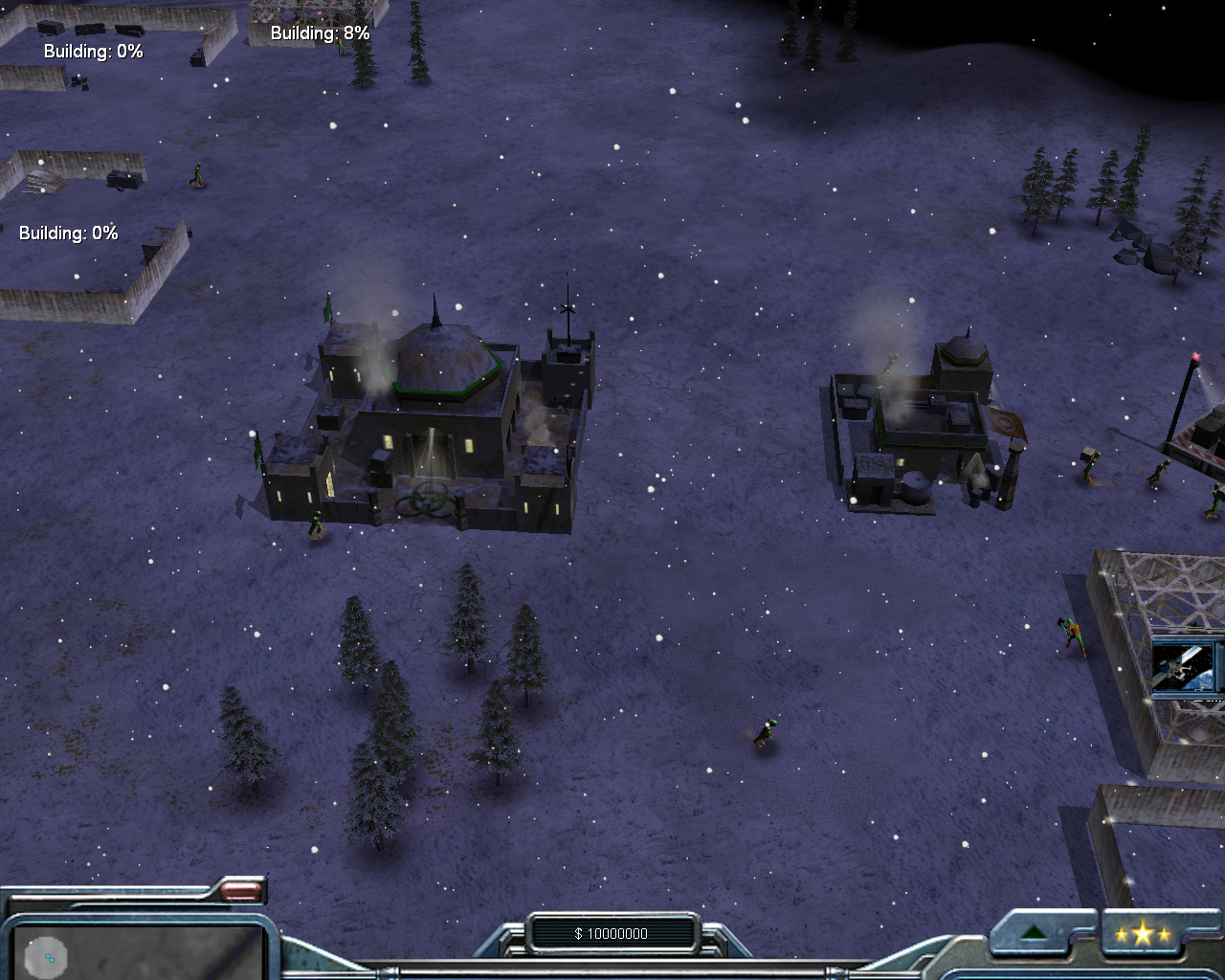The height and width of the screenshot is (980, 1225).
Task: Expand the control bar with the green arrow
Action: click(1035, 933)
